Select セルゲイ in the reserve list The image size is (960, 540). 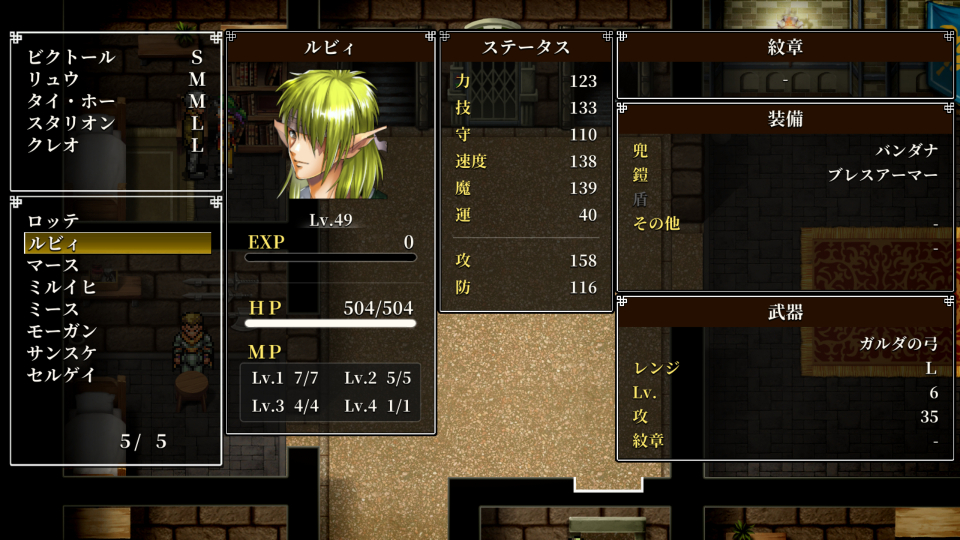[62, 375]
